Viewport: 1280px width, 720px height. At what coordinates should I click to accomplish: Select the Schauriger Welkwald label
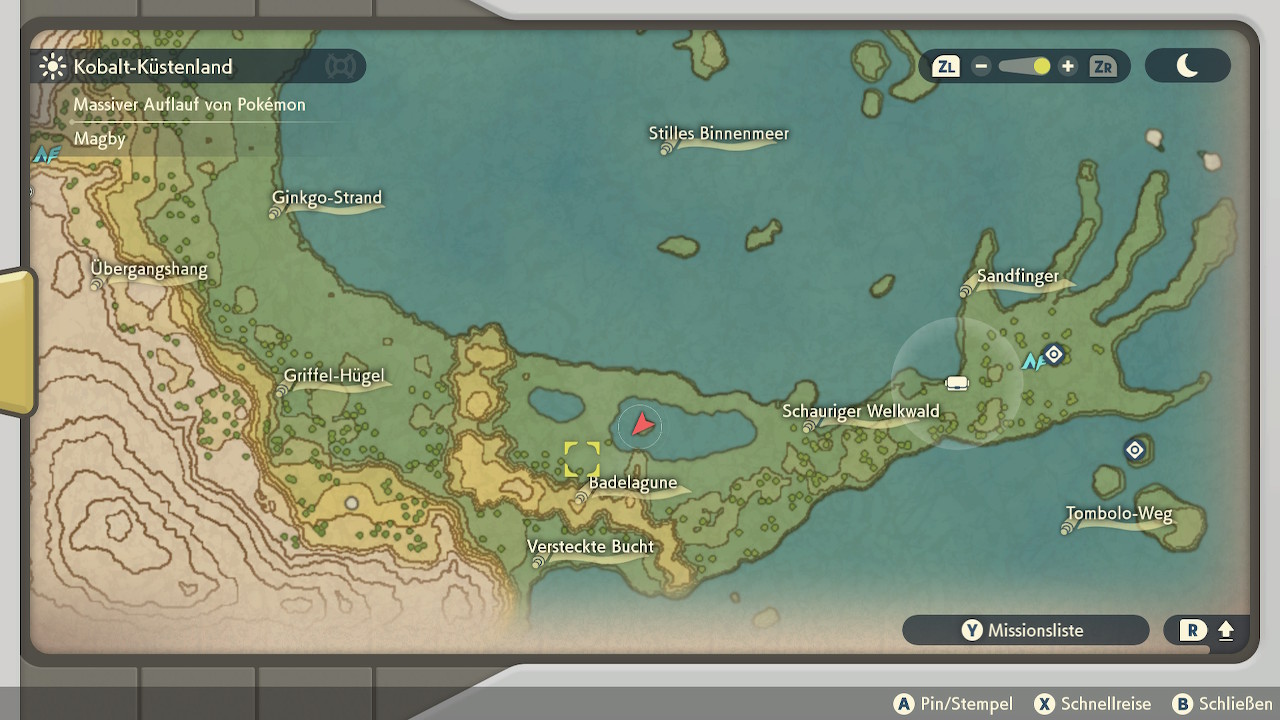pyautogui.click(x=860, y=412)
